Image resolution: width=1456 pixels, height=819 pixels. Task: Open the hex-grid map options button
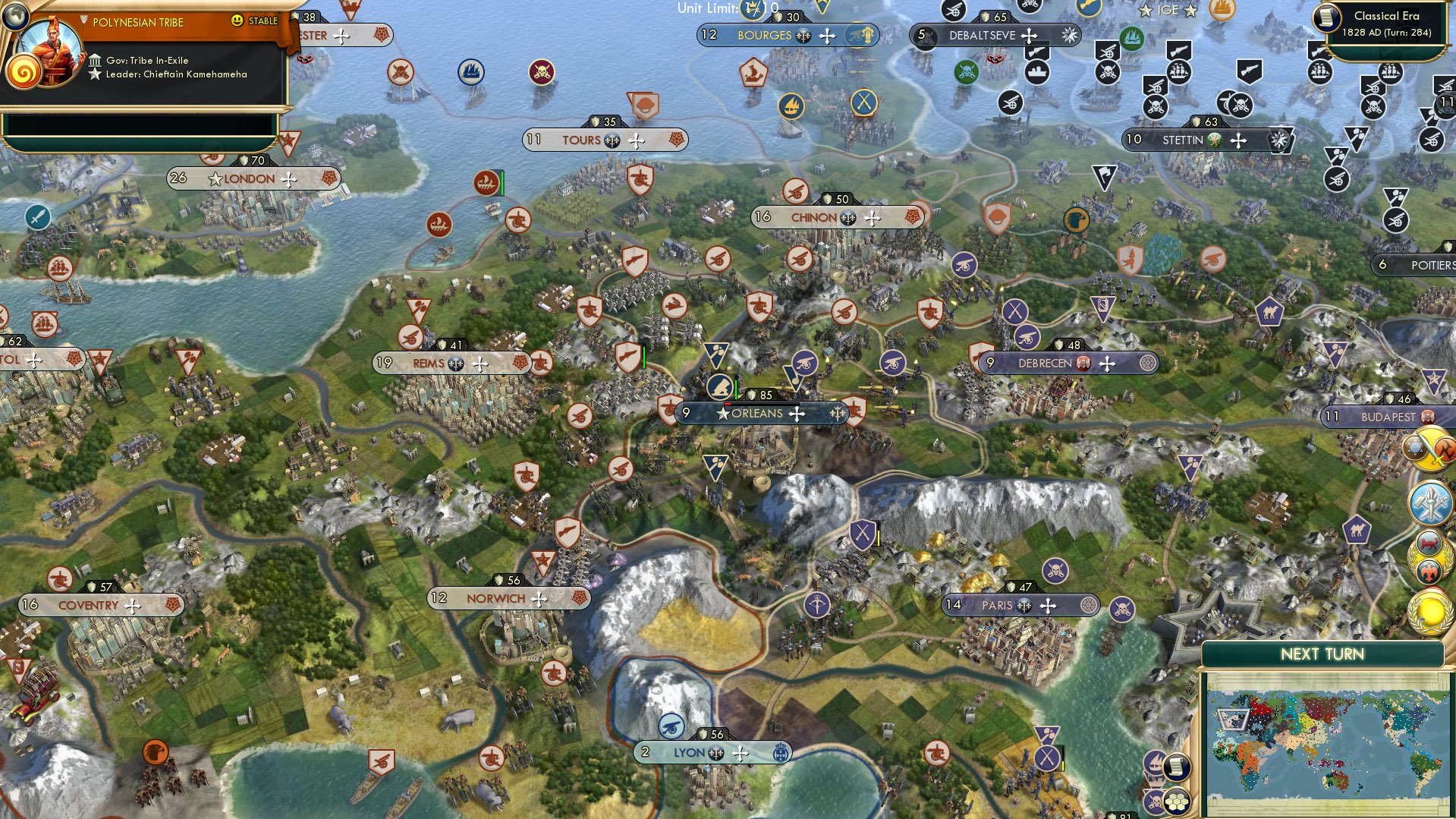[1176, 802]
